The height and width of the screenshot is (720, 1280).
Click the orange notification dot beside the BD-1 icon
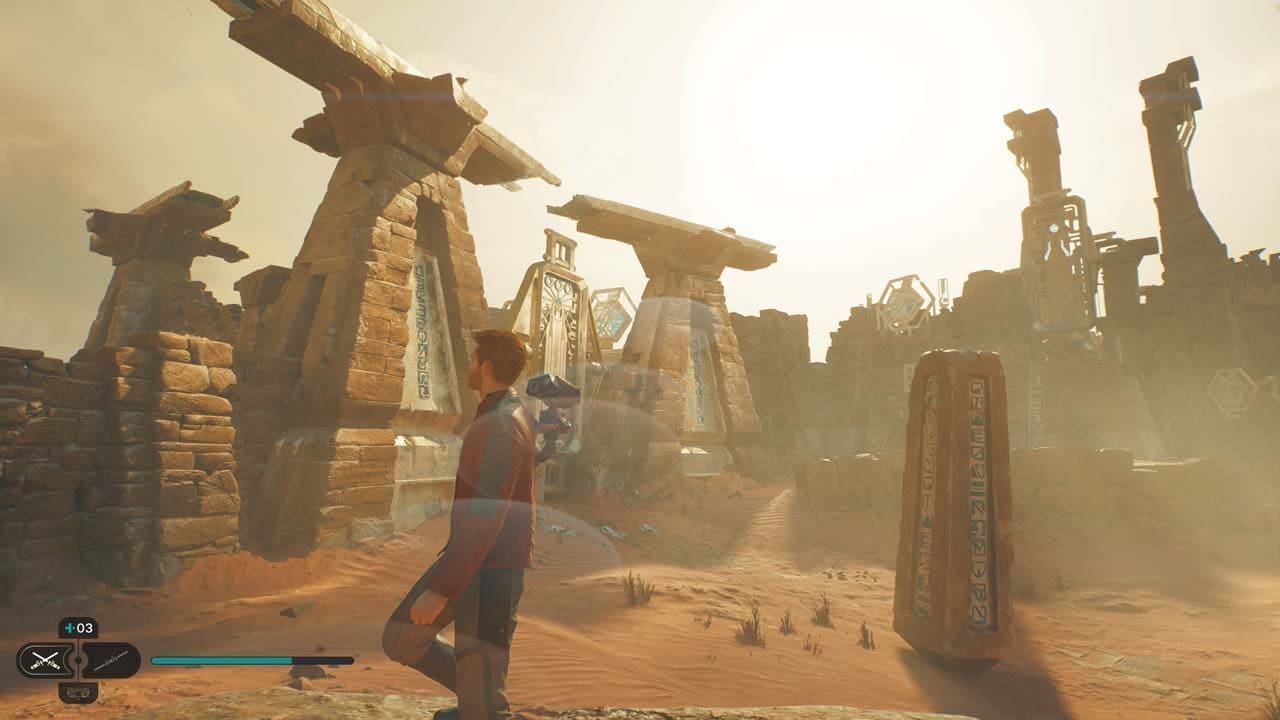point(102,684)
